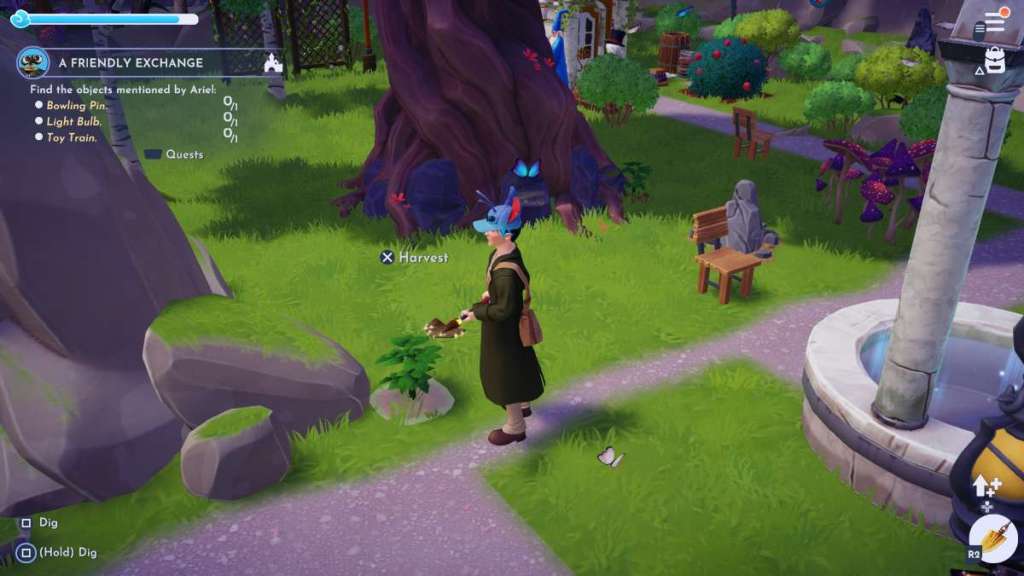Click the WALL-E quest giver portrait
This screenshot has width=1024, height=576.
(x=34, y=62)
